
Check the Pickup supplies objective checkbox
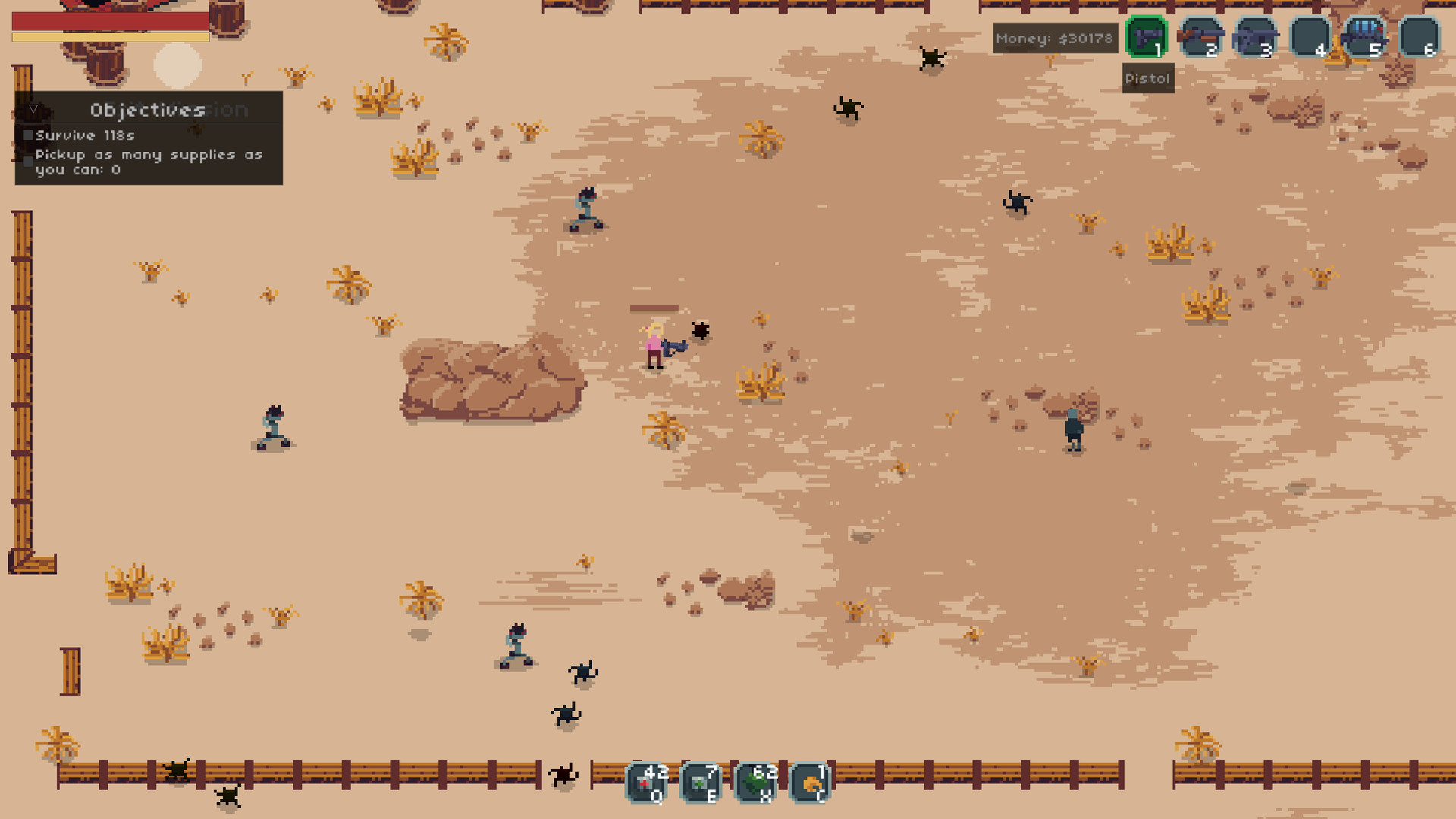click(28, 160)
